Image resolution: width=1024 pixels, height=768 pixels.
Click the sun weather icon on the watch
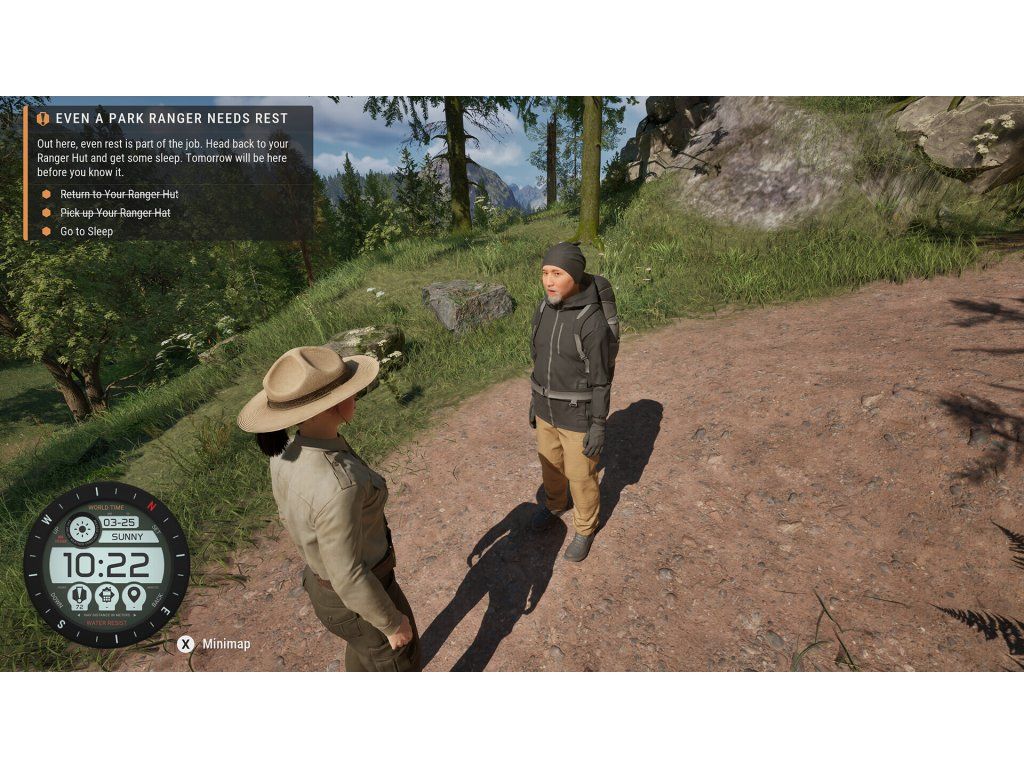coord(80,528)
